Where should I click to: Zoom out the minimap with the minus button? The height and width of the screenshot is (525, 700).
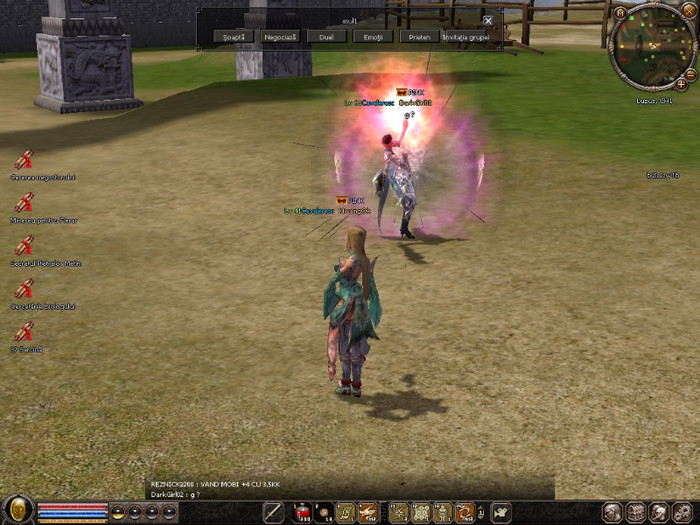690,73
